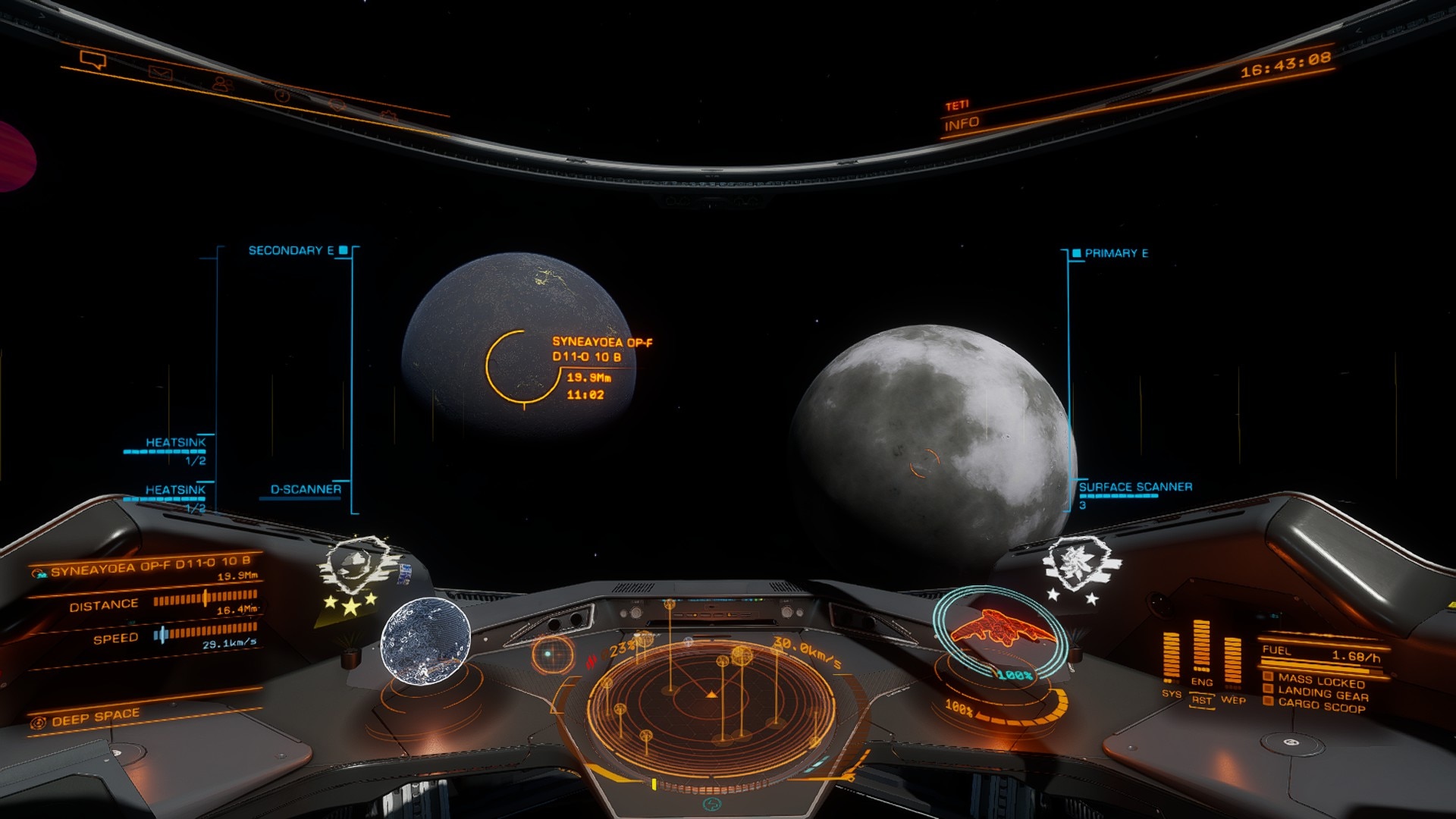Divert power to ENG capacitor
Viewport: 1456px width, 819px height.
click(x=1202, y=682)
